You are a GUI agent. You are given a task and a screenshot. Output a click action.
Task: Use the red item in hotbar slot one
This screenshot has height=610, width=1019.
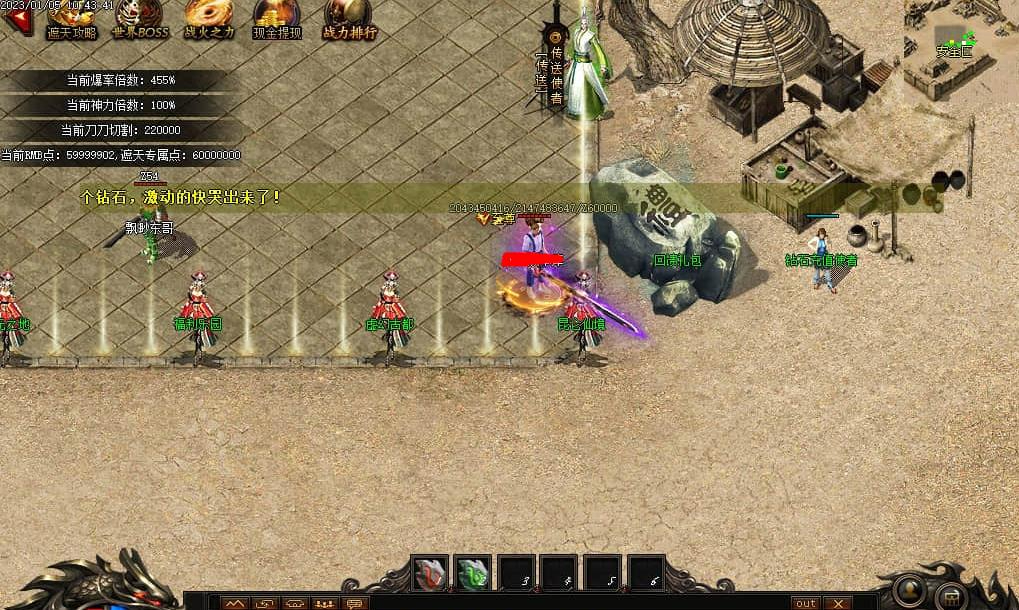click(x=431, y=574)
